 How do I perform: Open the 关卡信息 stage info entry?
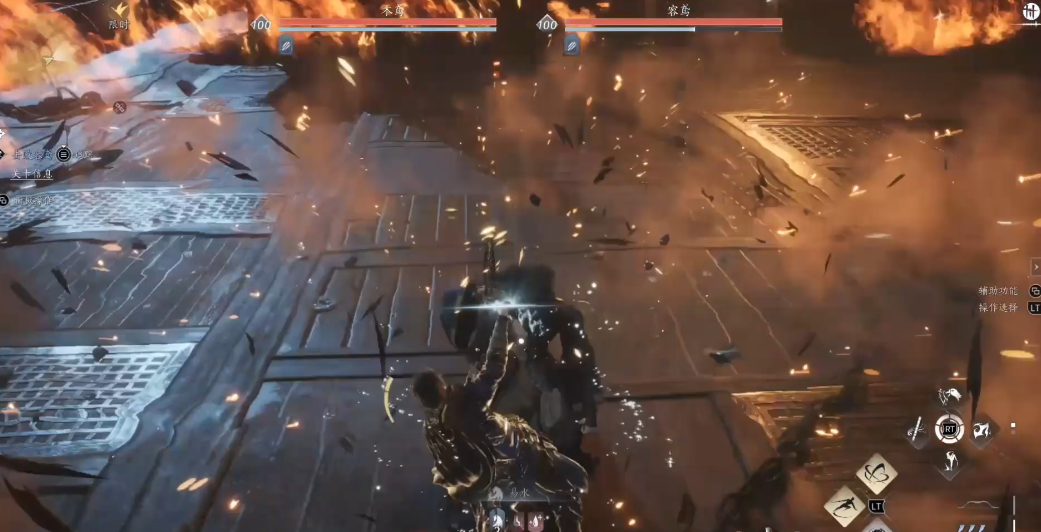click(x=33, y=174)
